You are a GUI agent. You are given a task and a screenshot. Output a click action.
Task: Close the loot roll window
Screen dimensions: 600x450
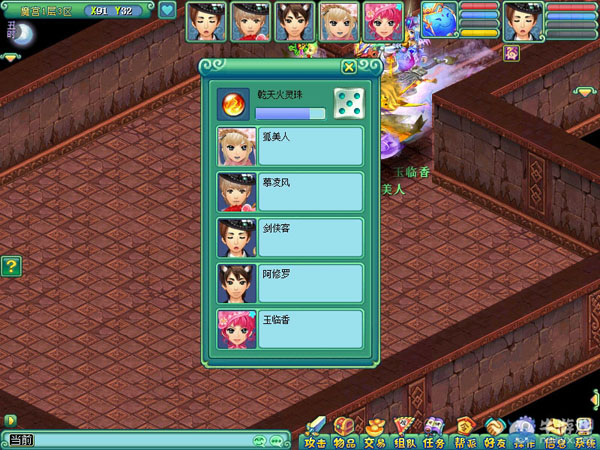[348, 67]
